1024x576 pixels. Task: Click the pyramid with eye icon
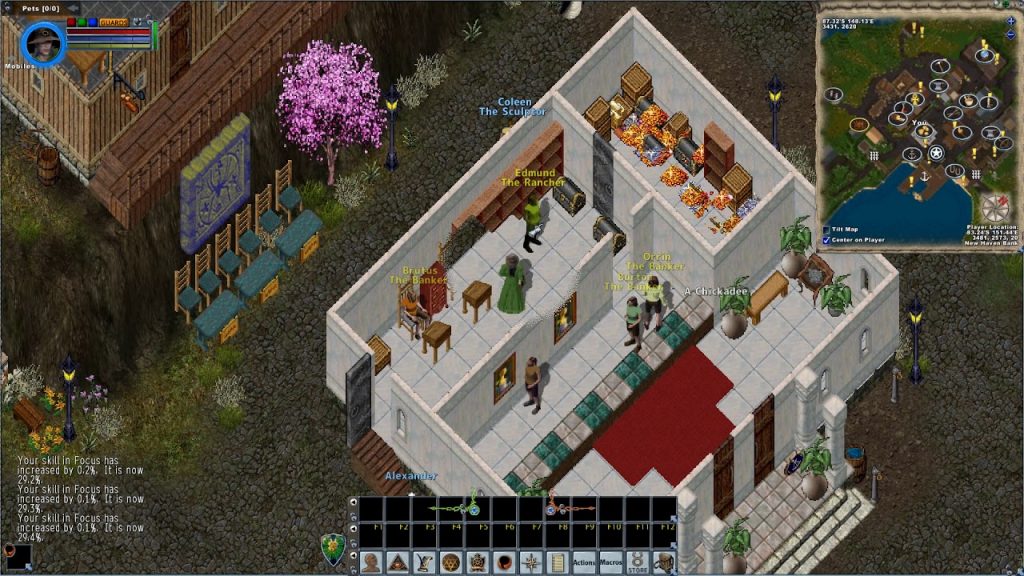coord(397,563)
